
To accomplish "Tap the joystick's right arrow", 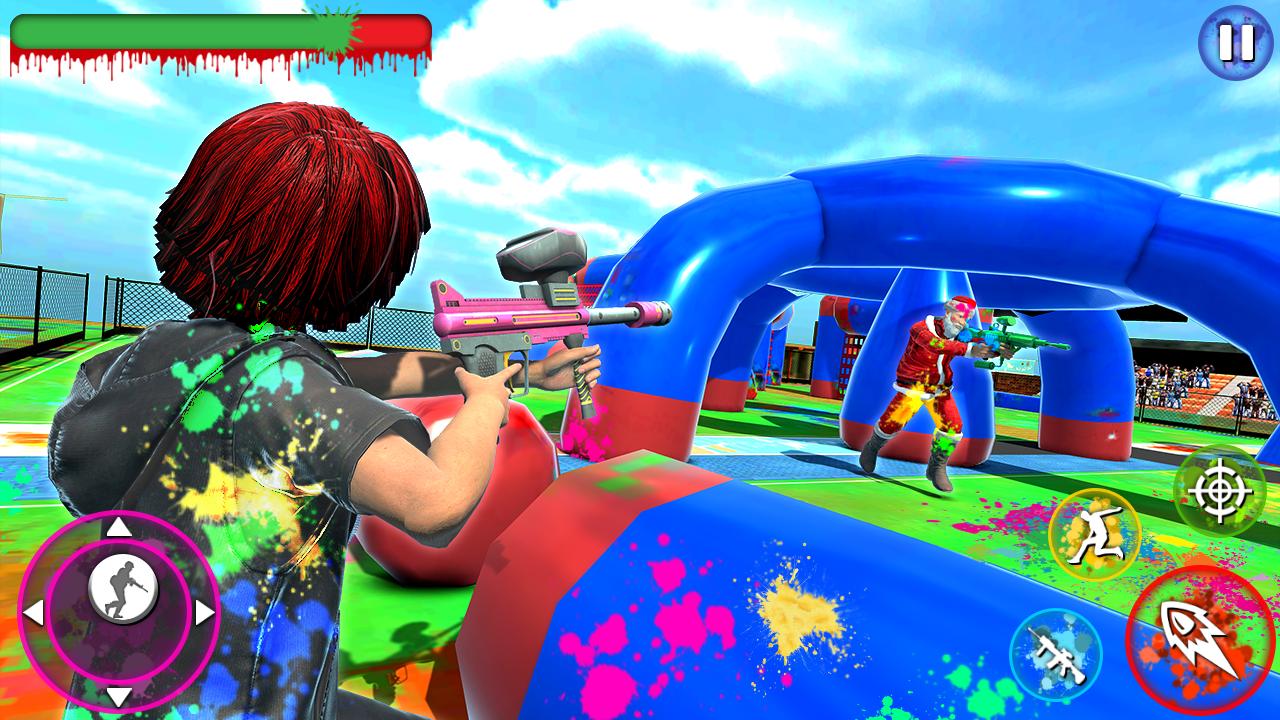I will click(x=204, y=612).
